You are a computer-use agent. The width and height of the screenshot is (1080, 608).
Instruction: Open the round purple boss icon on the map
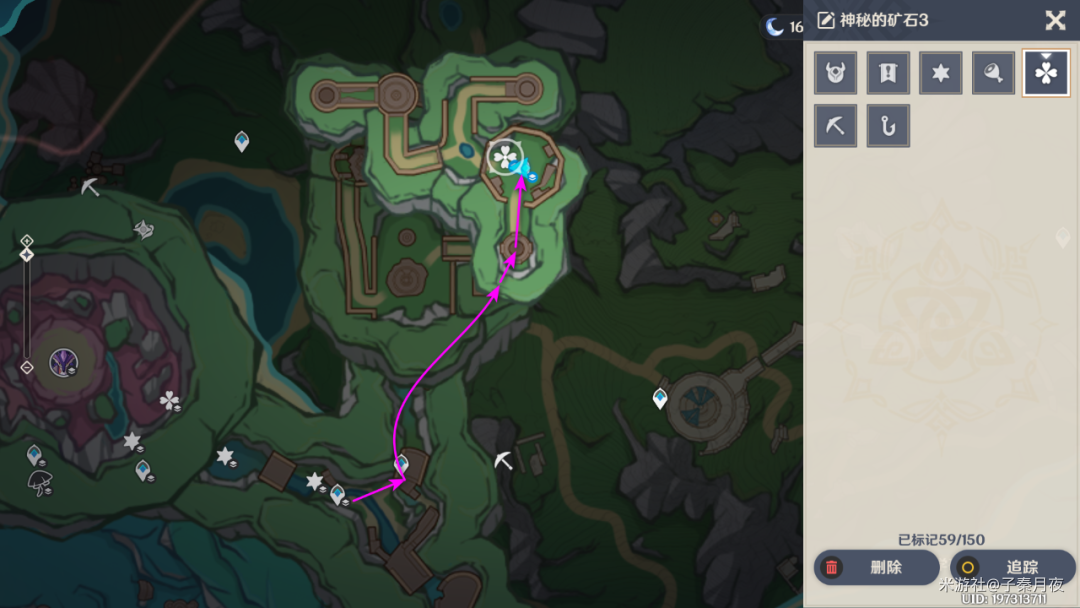(65, 361)
